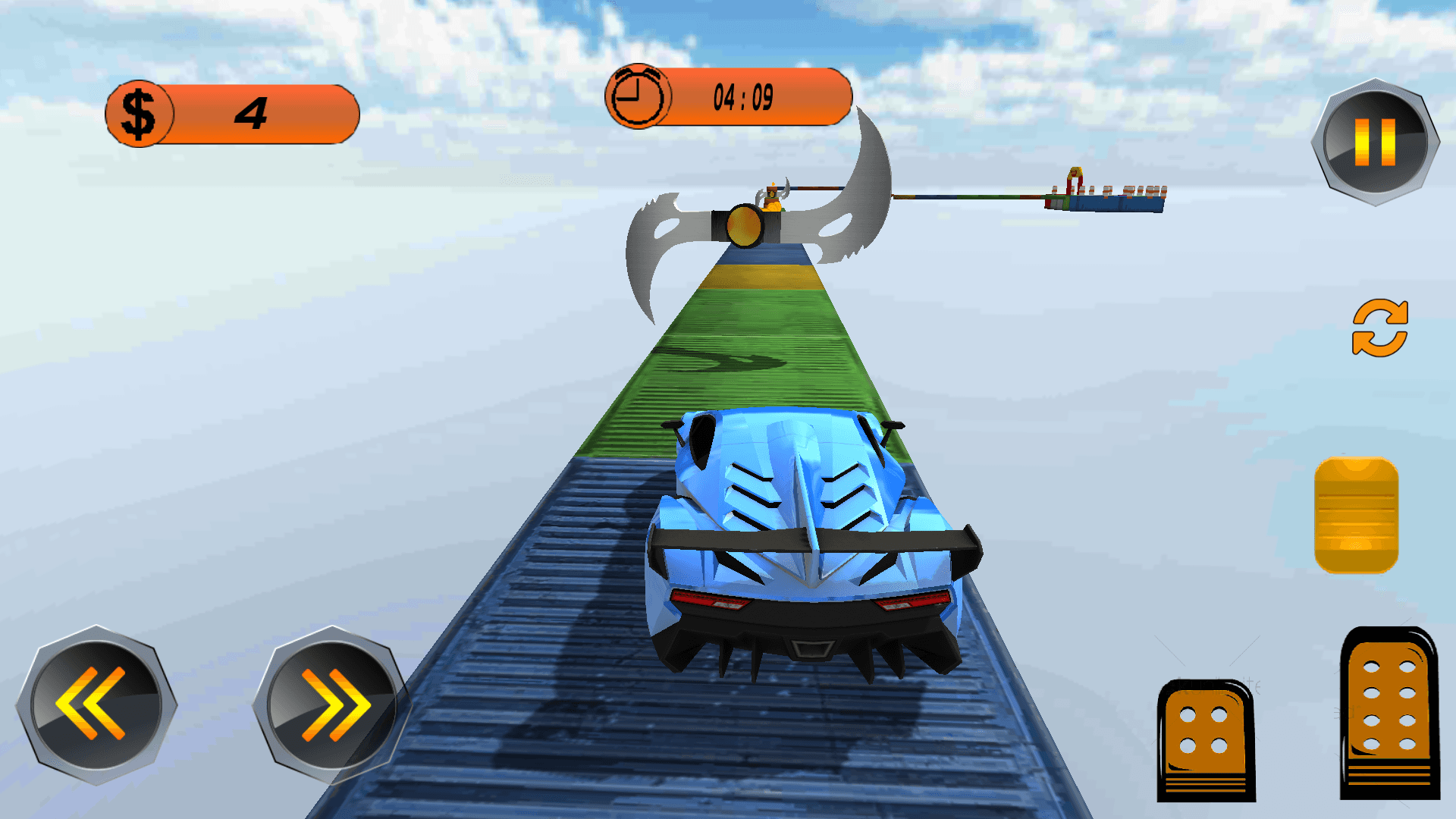Click the blue sports car
1456x819 pixels.
(x=811, y=546)
